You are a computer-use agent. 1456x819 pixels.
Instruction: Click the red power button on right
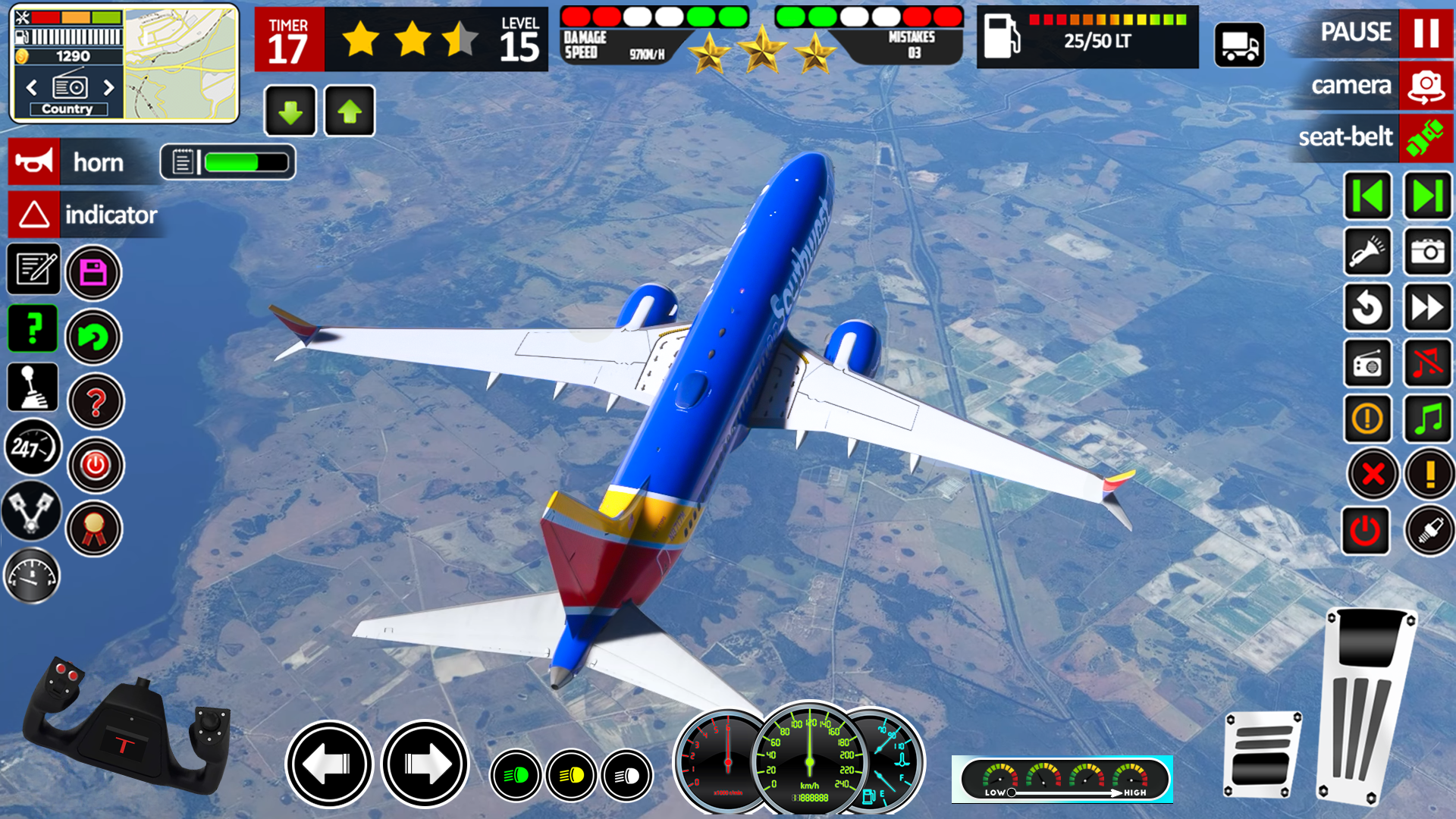point(1366,530)
